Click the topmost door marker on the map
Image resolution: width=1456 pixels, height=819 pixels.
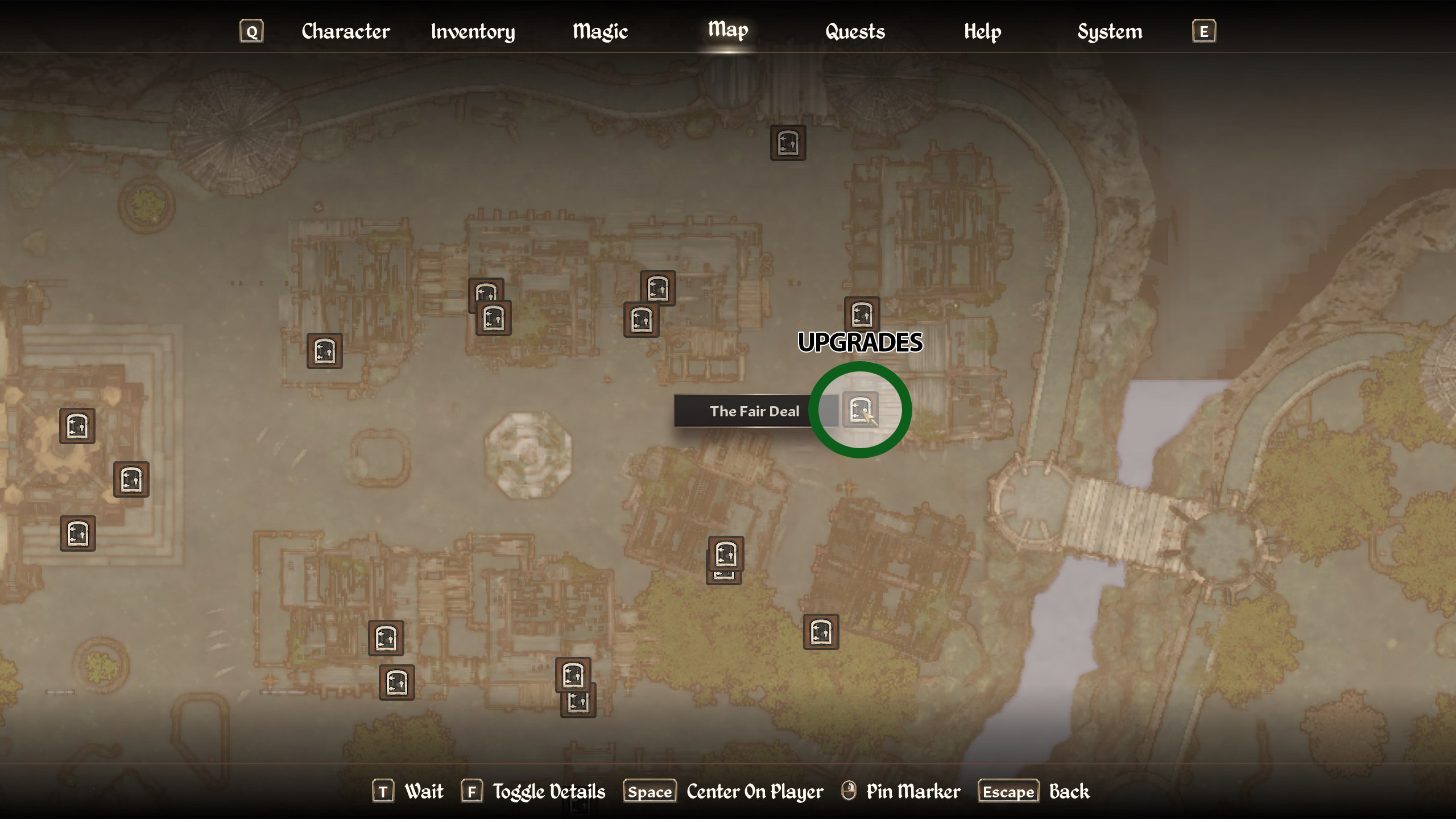787,143
